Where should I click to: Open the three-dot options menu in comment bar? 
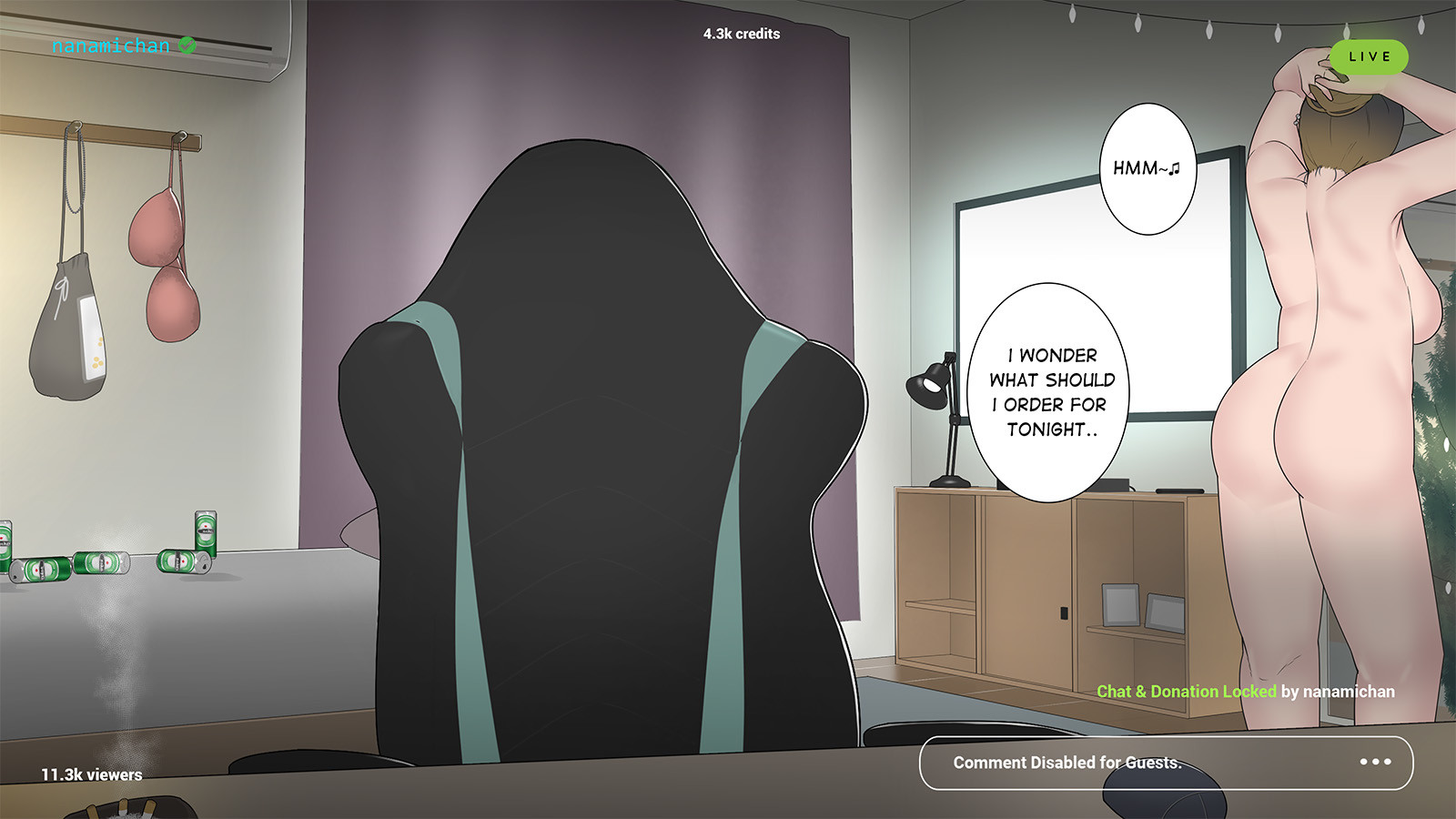[x=1377, y=763]
